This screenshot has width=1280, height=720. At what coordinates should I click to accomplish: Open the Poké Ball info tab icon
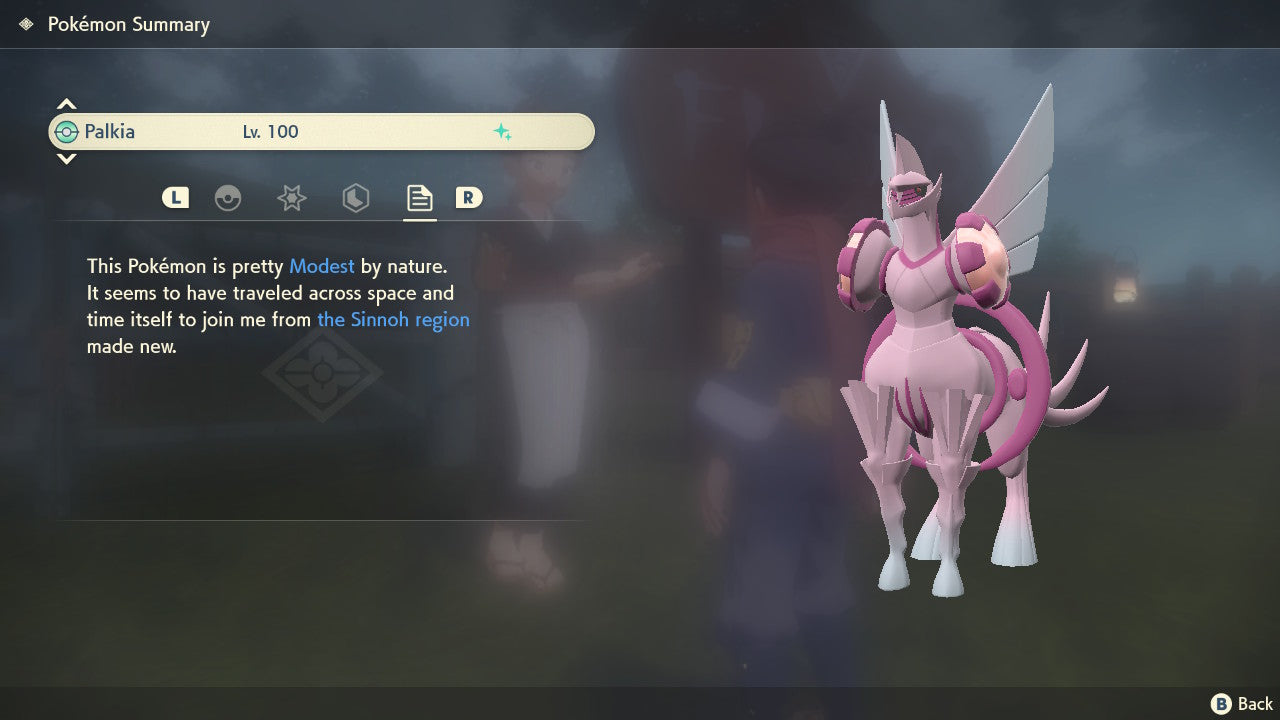point(229,198)
